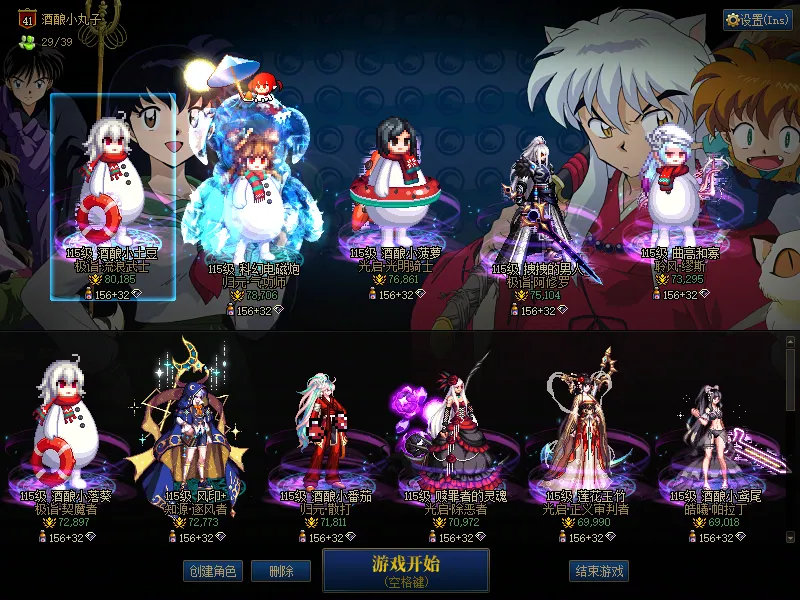Viewport: 800px width, 600px height.
Task: Exit via the 结束游戏 button
Action: [x=599, y=571]
